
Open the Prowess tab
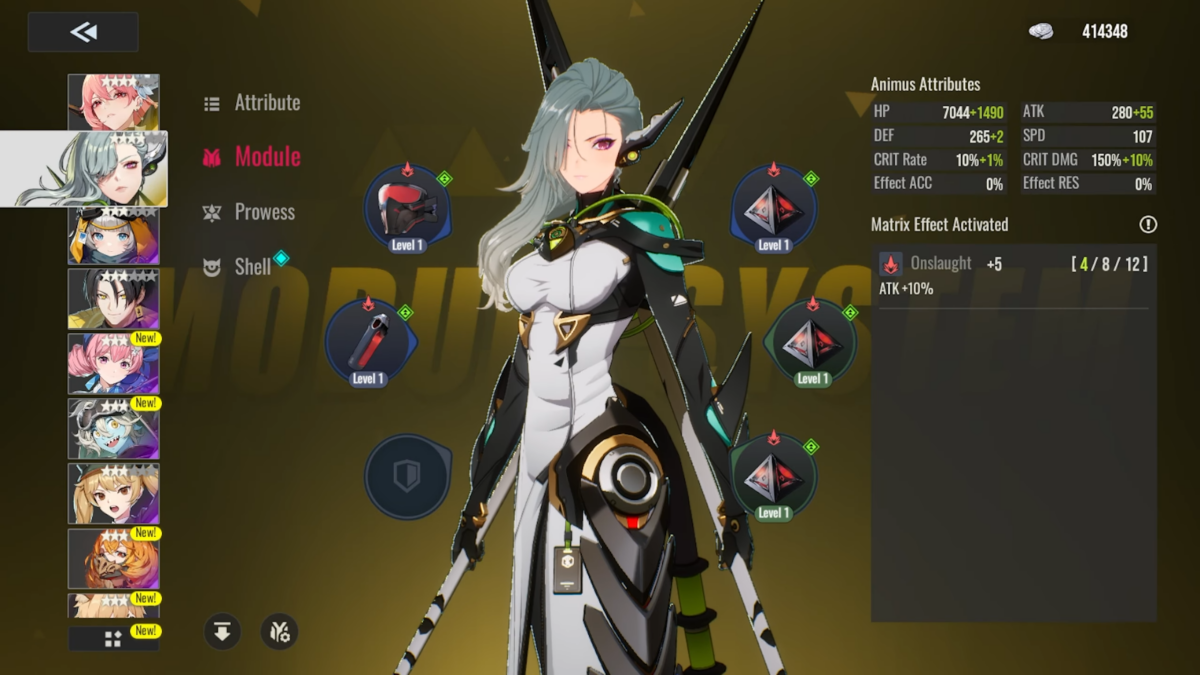[264, 212]
